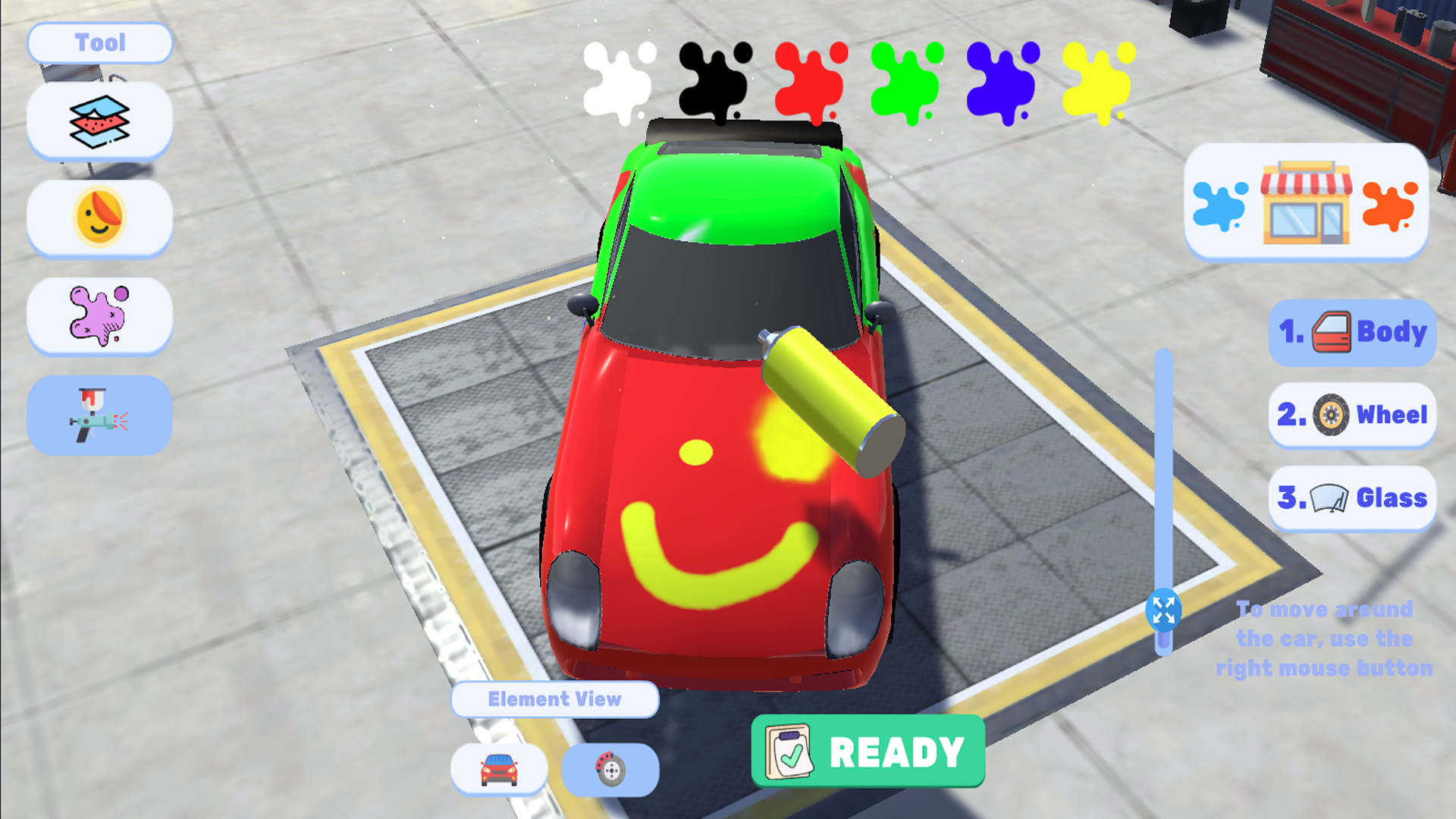Toggle the Body painting step
The image size is (1456, 819).
(1351, 331)
